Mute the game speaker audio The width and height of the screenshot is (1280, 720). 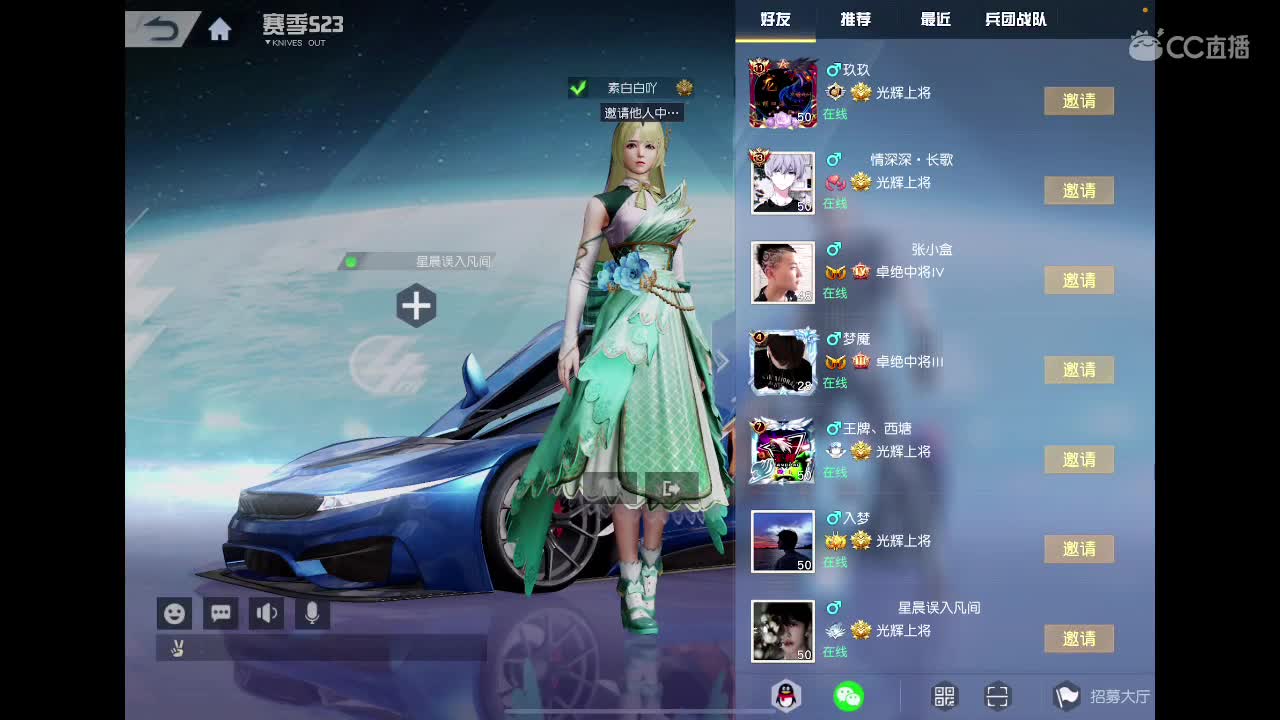click(x=265, y=613)
